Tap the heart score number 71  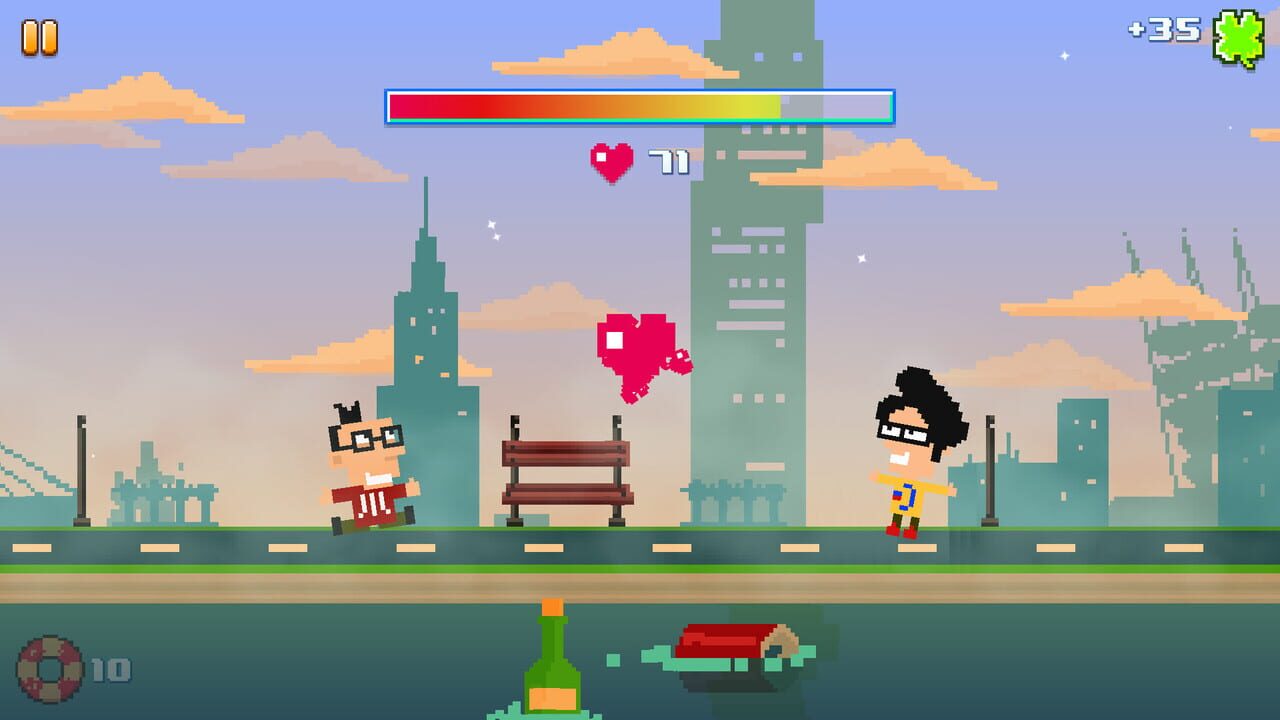coord(670,160)
